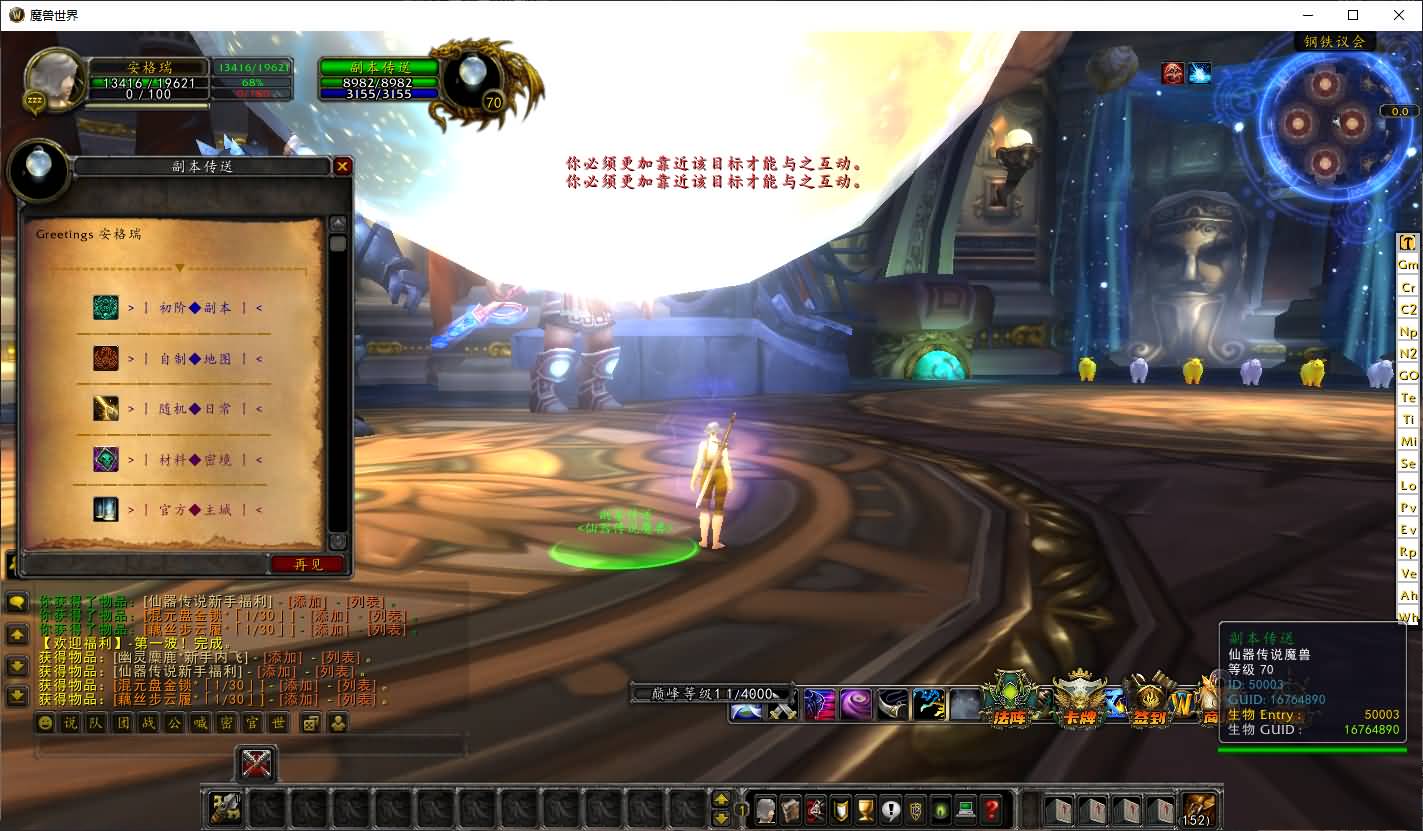Open the character info micro button
This screenshot has width=1423, height=831.
click(765, 809)
